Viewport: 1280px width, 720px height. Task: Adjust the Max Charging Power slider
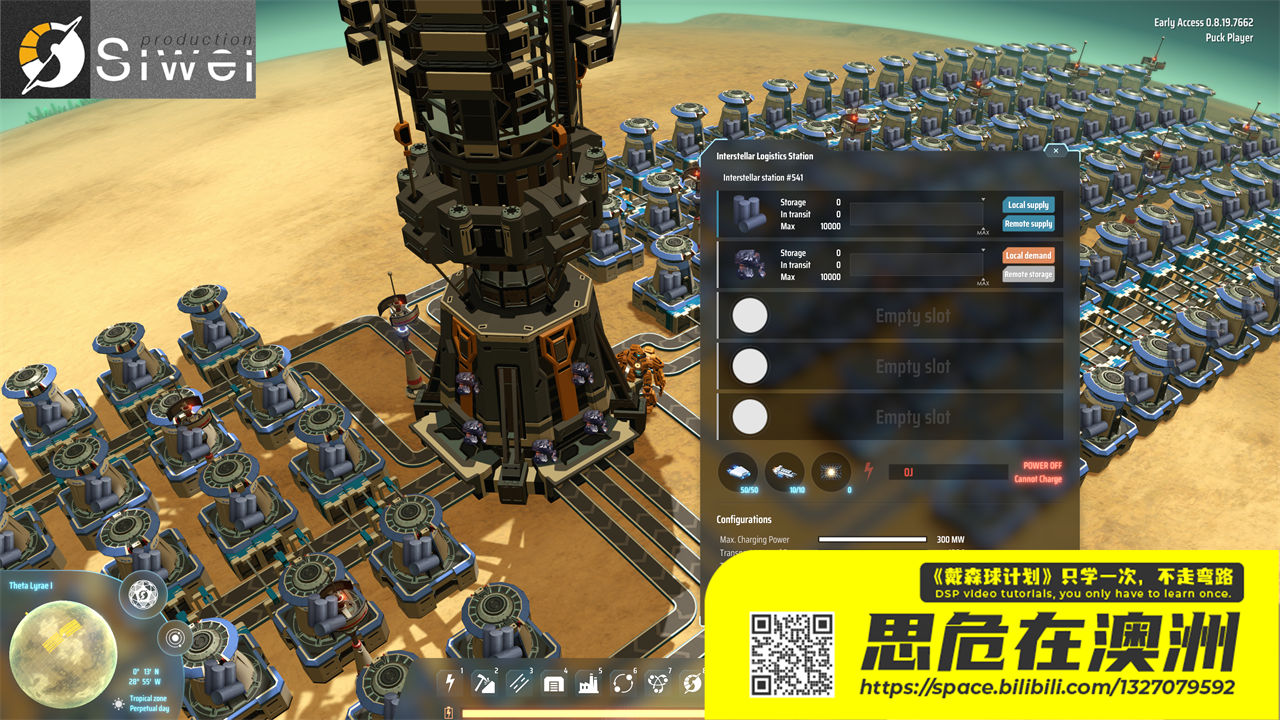pyautogui.click(x=870, y=539)
